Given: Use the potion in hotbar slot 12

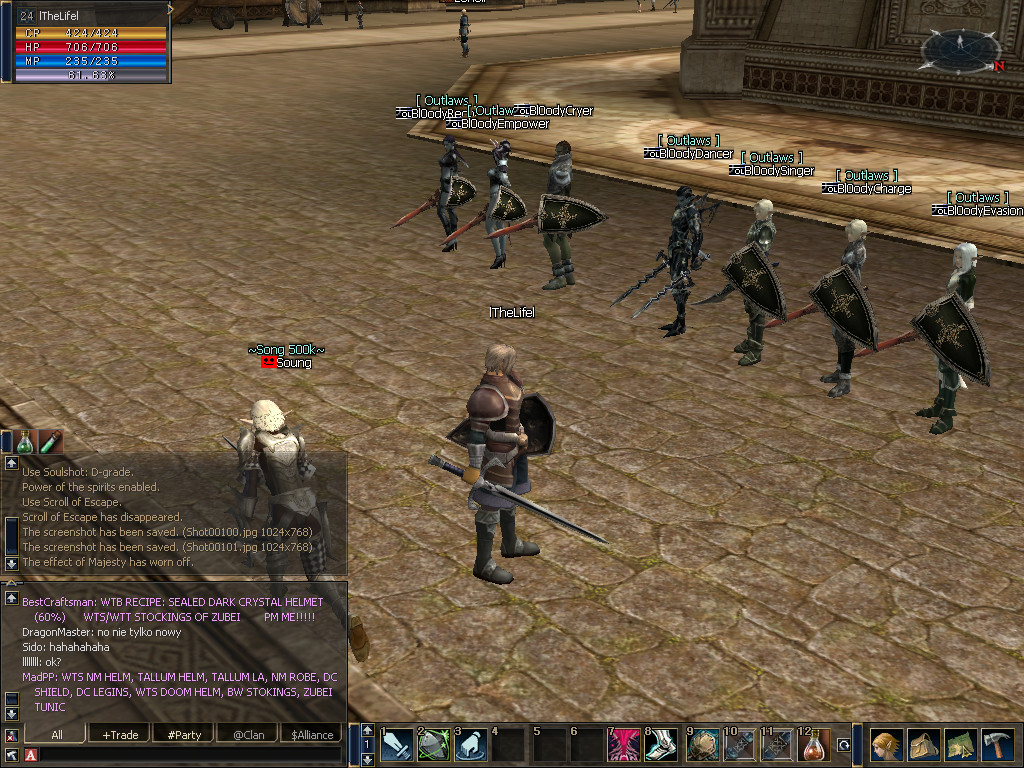Looking at the screenshot, I should 816,745.
